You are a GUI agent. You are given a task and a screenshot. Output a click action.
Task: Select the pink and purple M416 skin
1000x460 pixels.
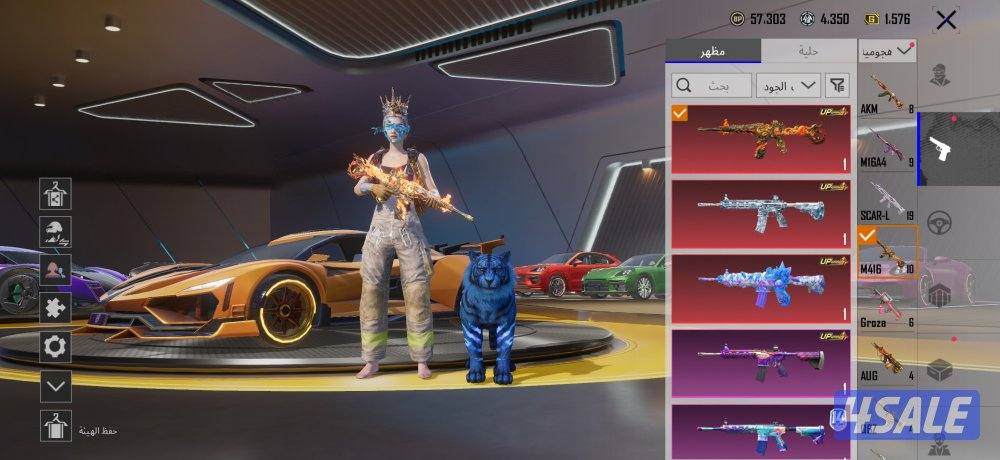tap(761, 362)
